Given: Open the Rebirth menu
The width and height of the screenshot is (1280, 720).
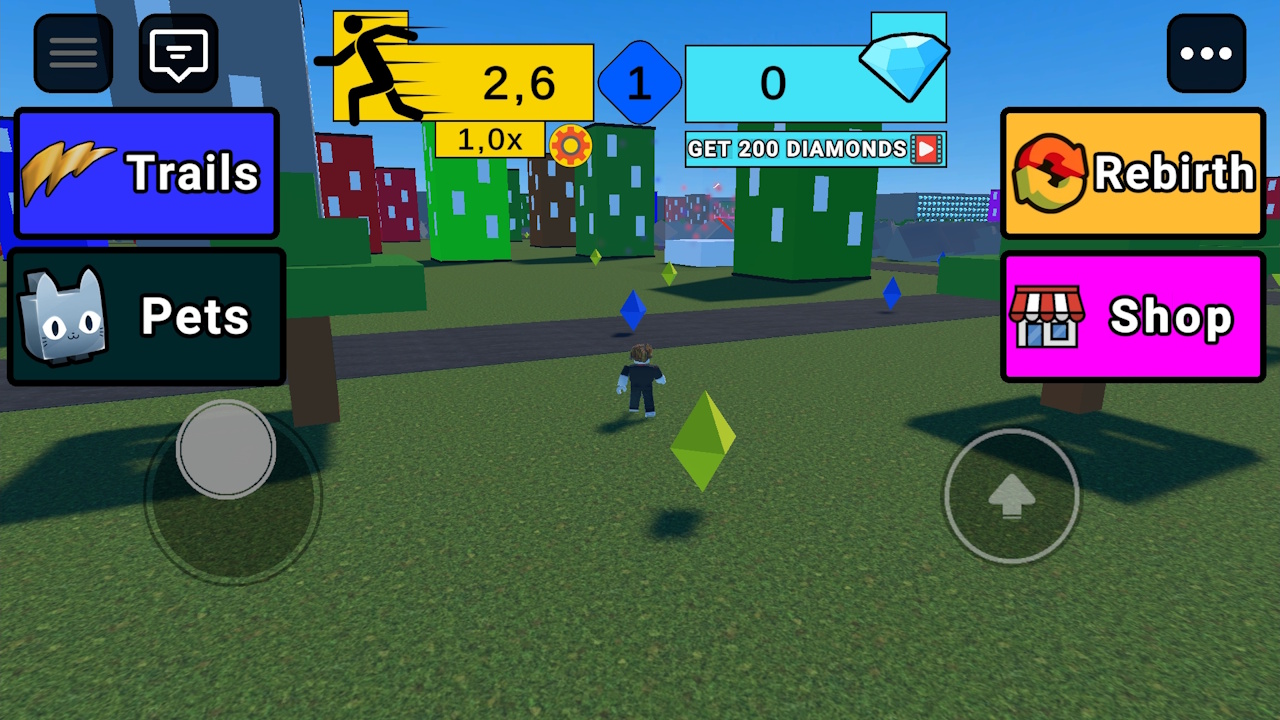Looking at the screenshot, I should (x=1133, y=171).
